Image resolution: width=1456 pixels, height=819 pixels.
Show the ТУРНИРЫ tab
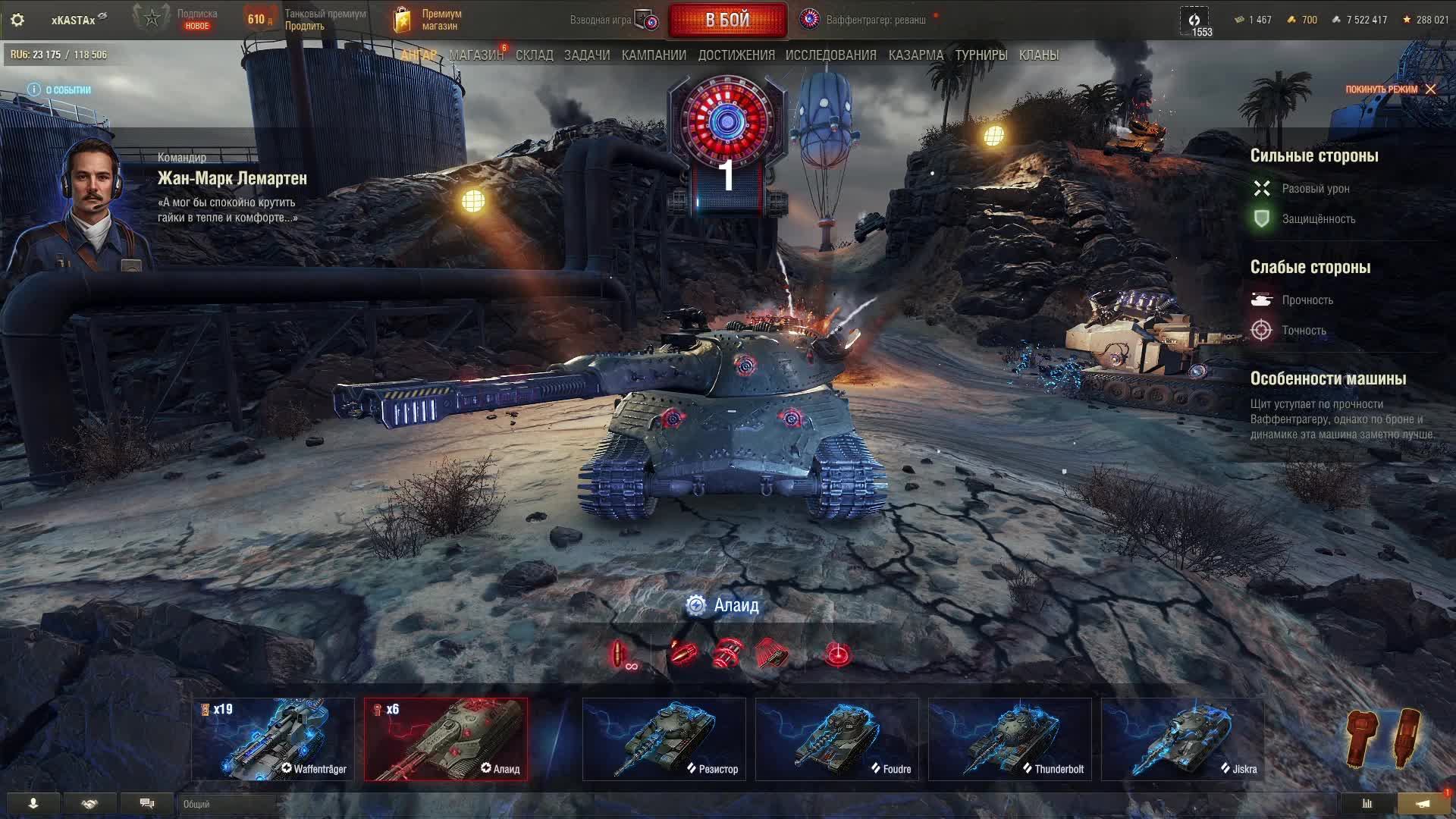(981, 55)
